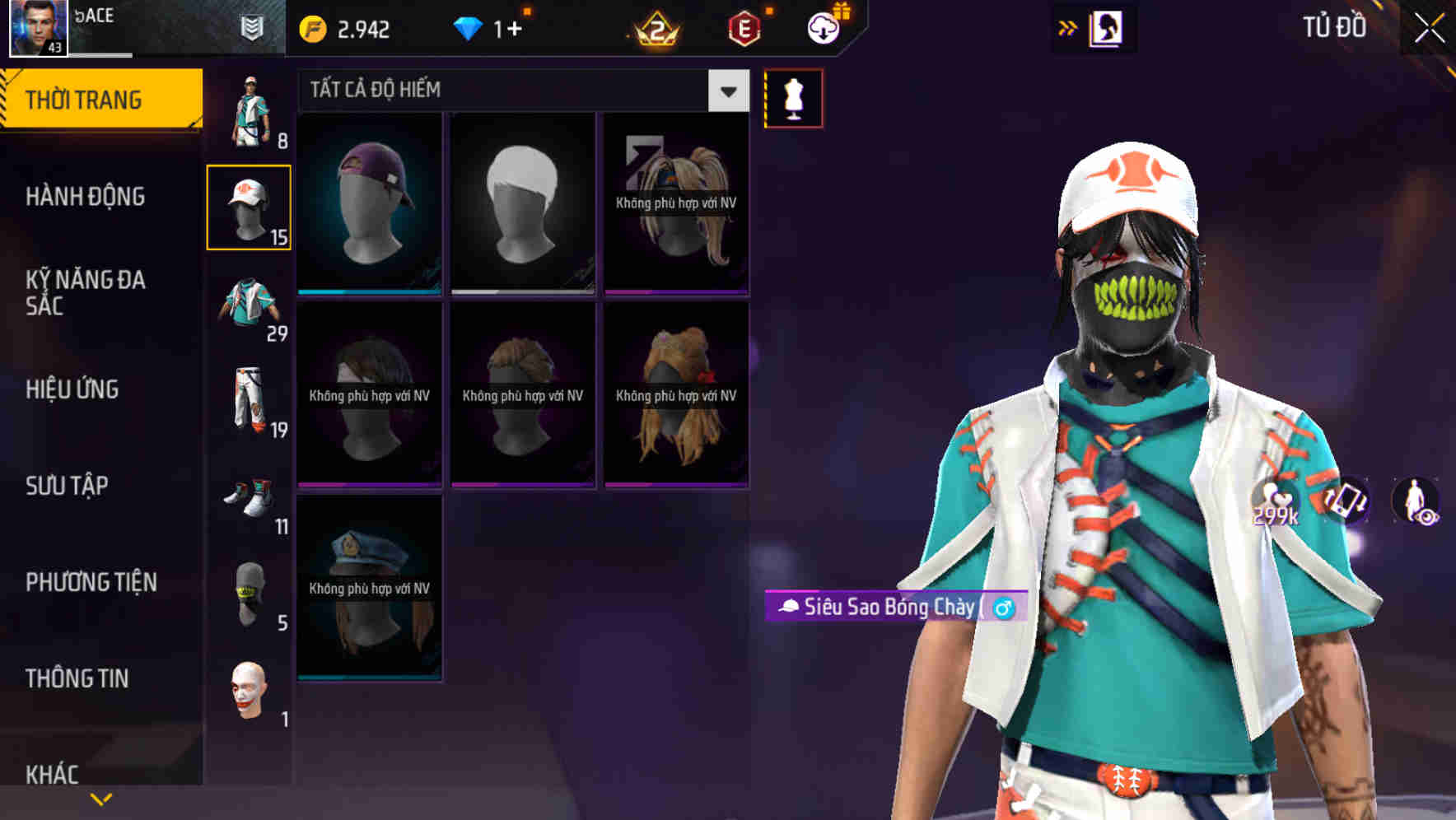The width and height of the screenshot is (1456, 820).
Task: Select the cap category icon
Action: tap(250, 204)
